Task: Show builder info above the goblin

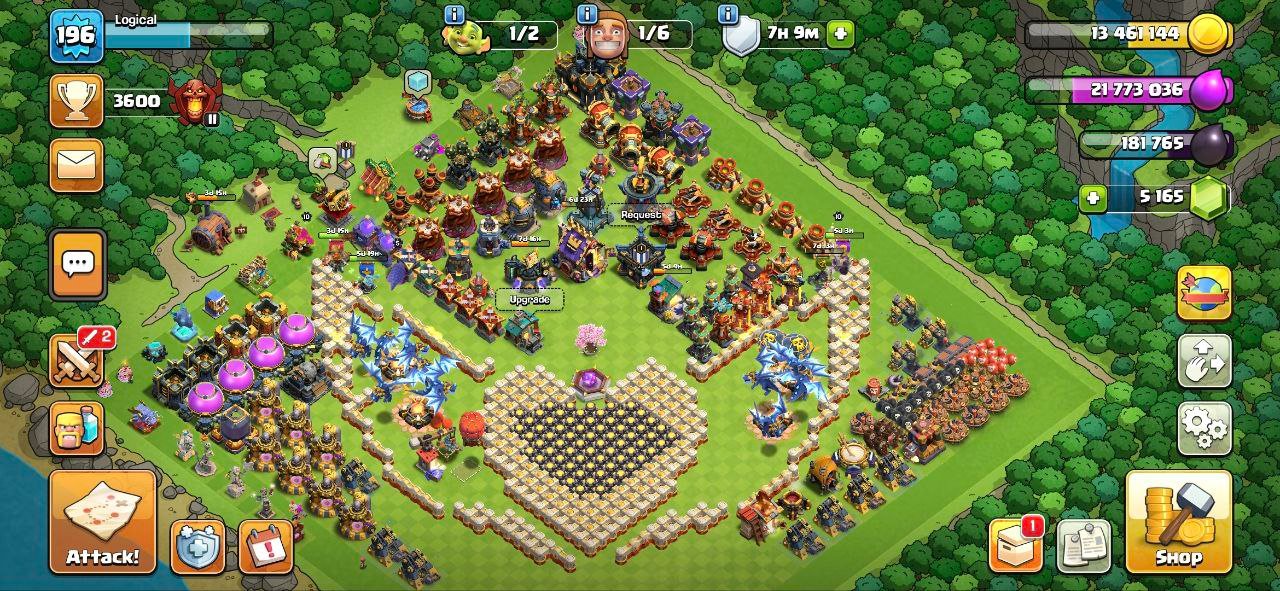Action: pyautogui.click(x=455, y=14)
